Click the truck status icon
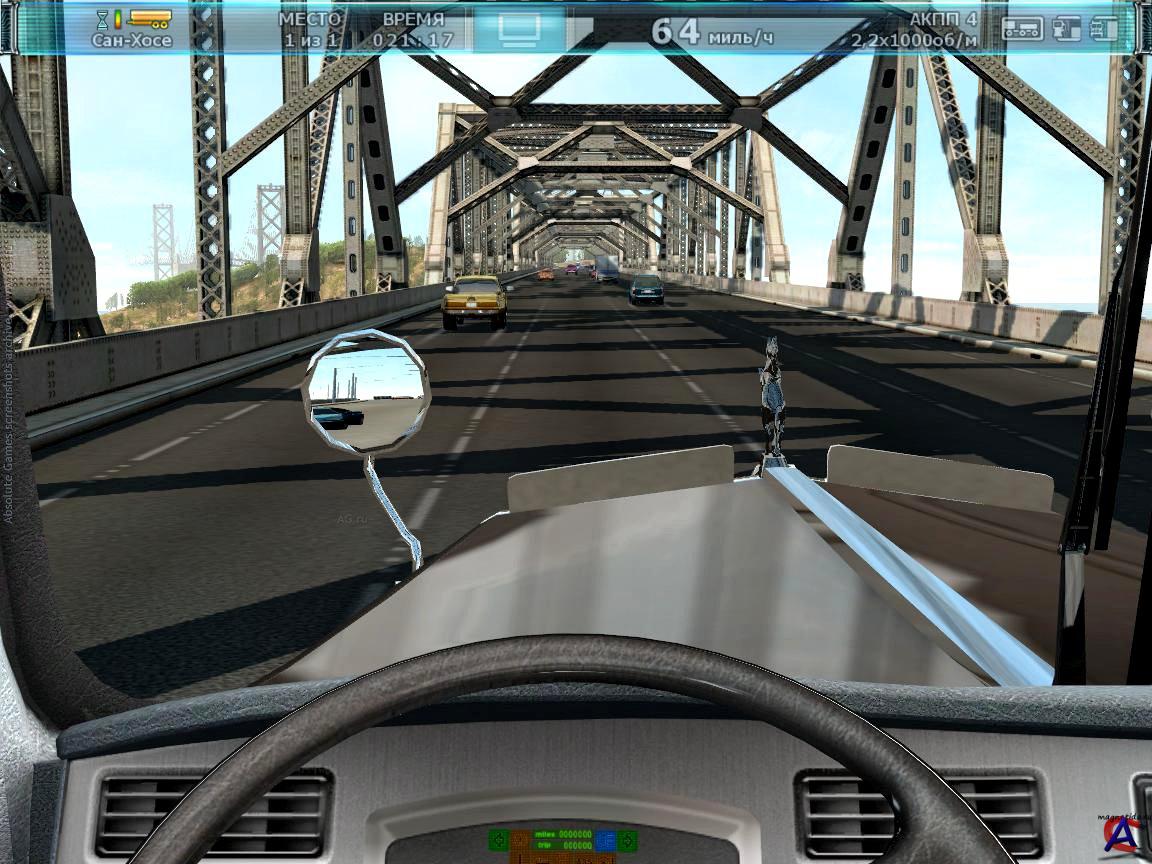 point(1022,28)
